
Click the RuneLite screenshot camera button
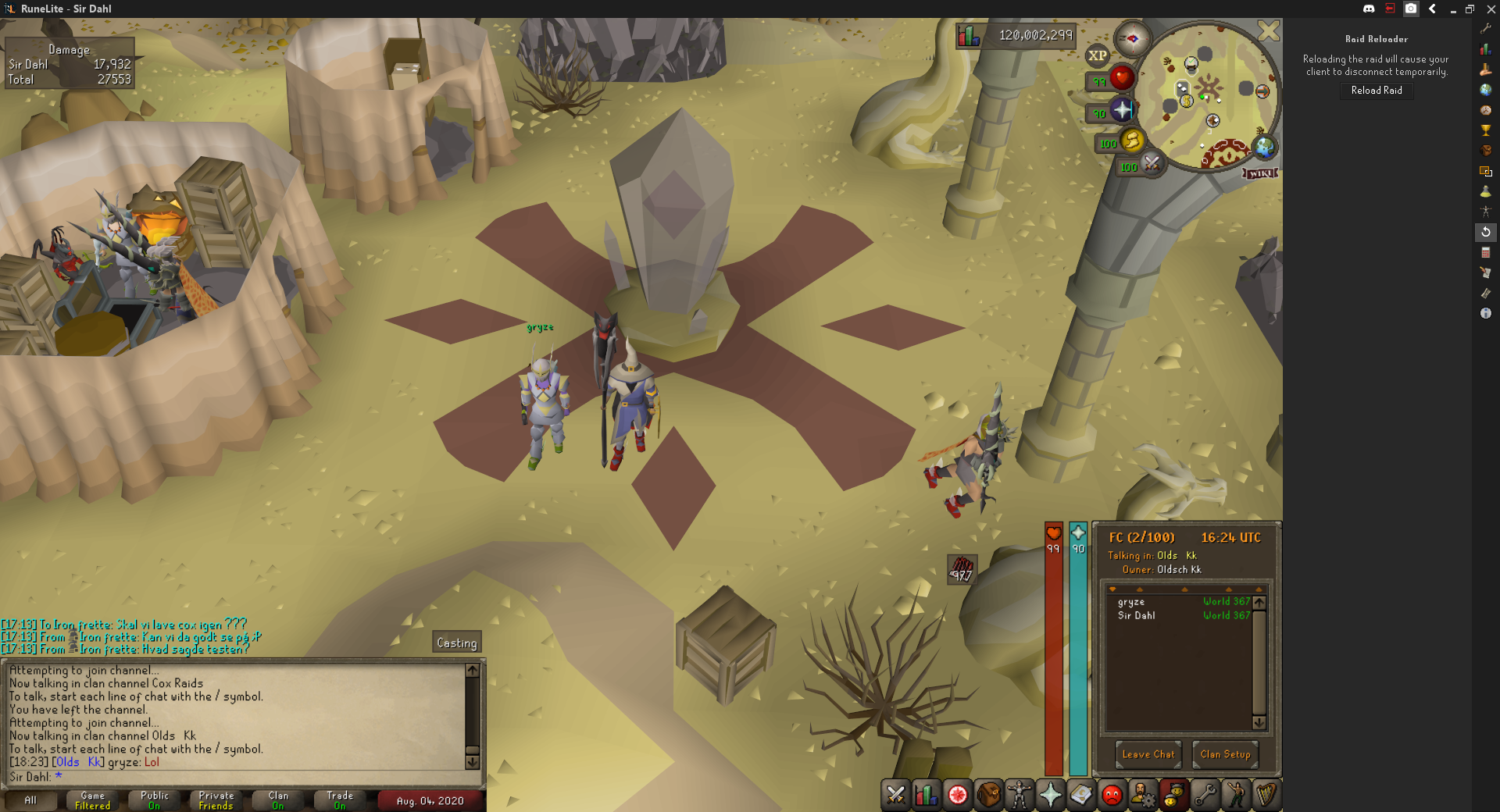point(1411,9)
